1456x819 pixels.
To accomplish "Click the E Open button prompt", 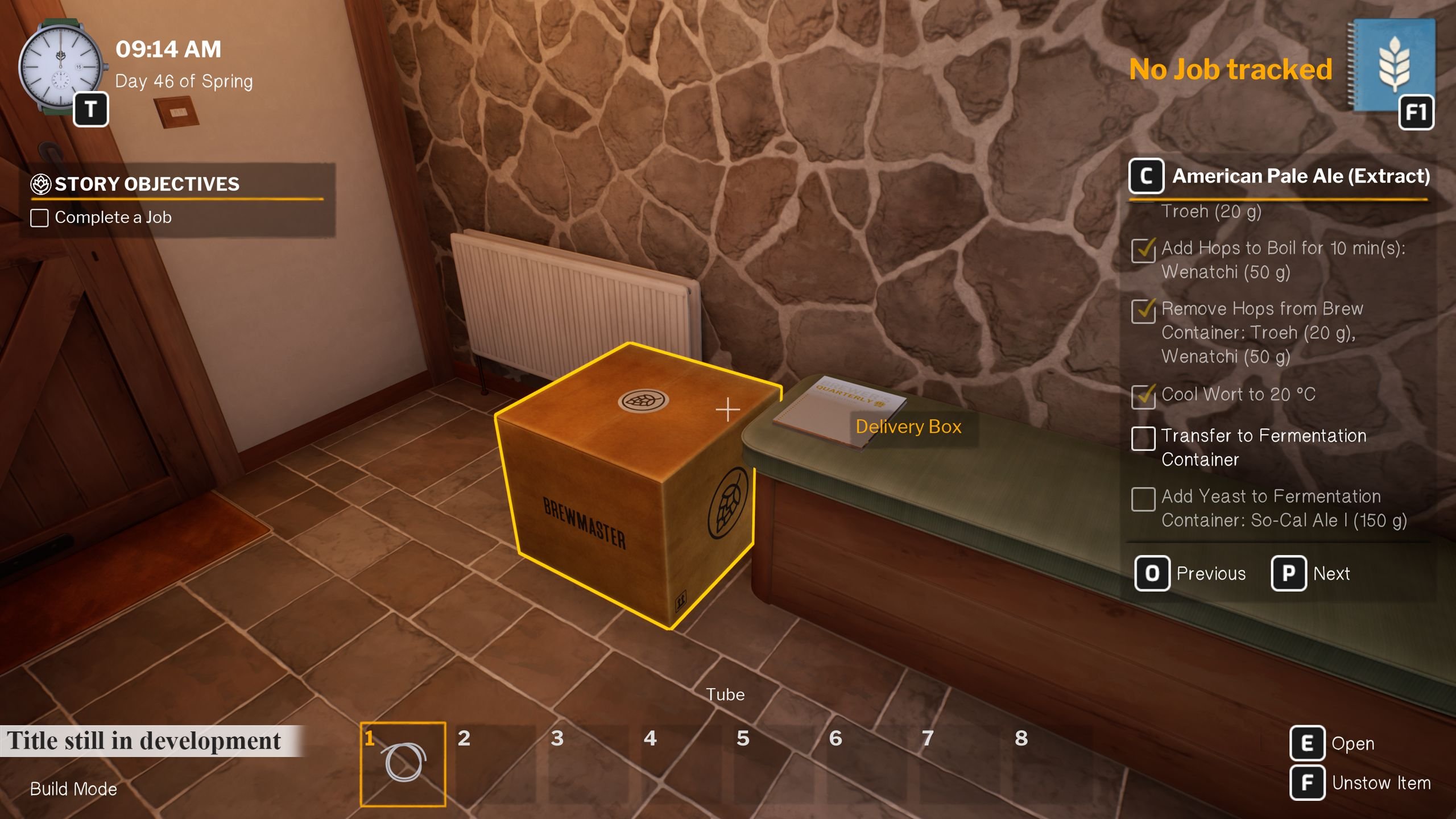I will click(x=1308, y=743).
